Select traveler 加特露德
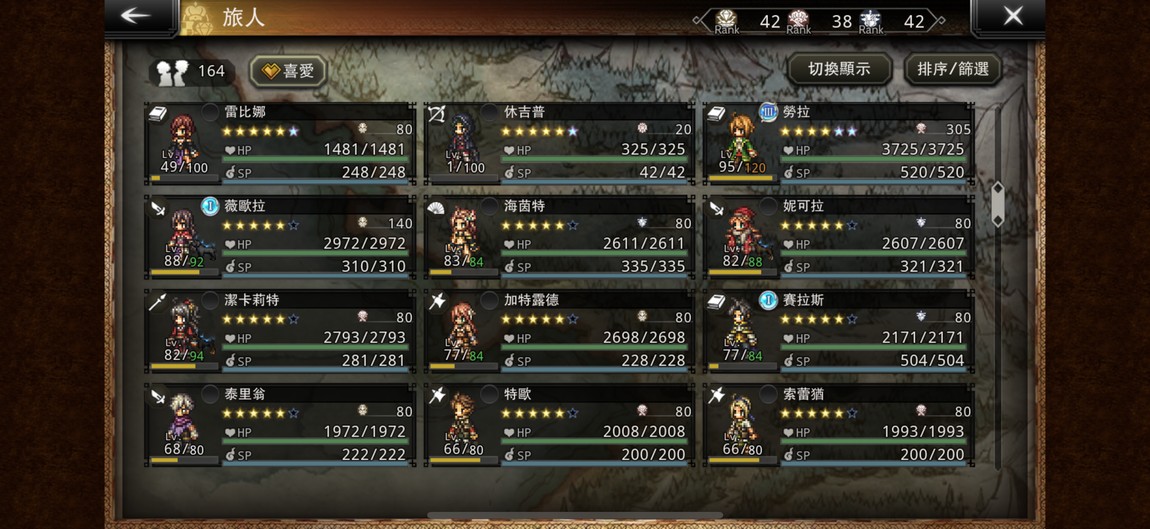This screenshot has height=529, width=1150. click(559, 331)
